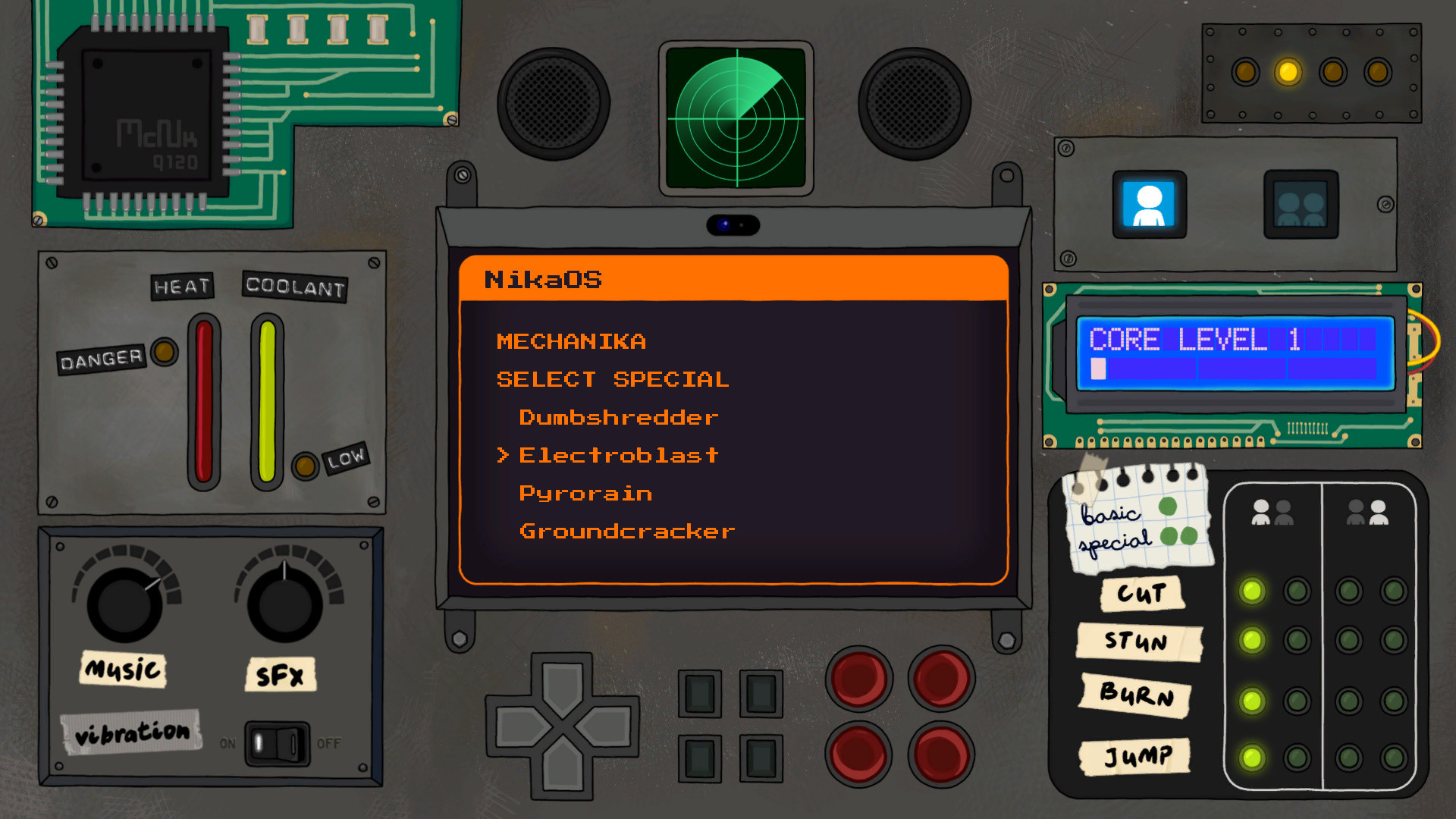
Task: Select Dumbshredder from the special list
Action: point(617,417)
